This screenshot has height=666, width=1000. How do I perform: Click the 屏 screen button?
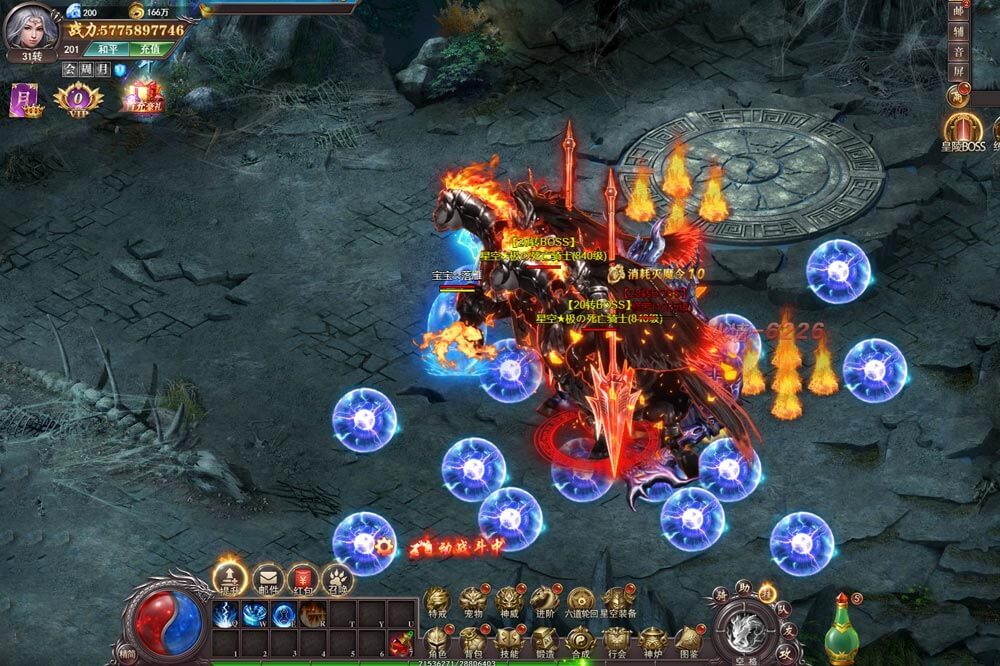(x=956, y=72)
